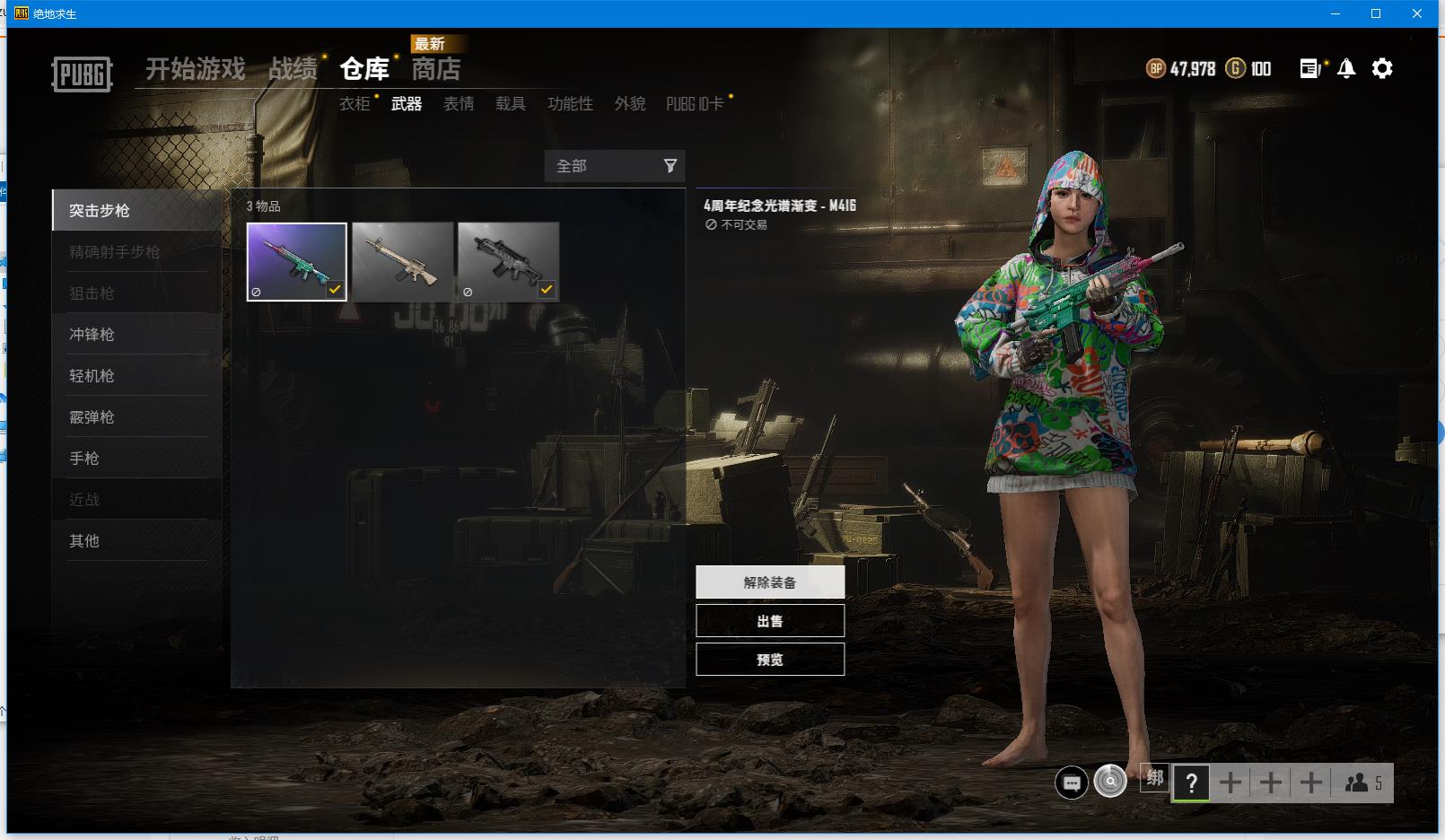
Task: Show the 霰弹枪 shotgun category
Action: pos(92,417)
